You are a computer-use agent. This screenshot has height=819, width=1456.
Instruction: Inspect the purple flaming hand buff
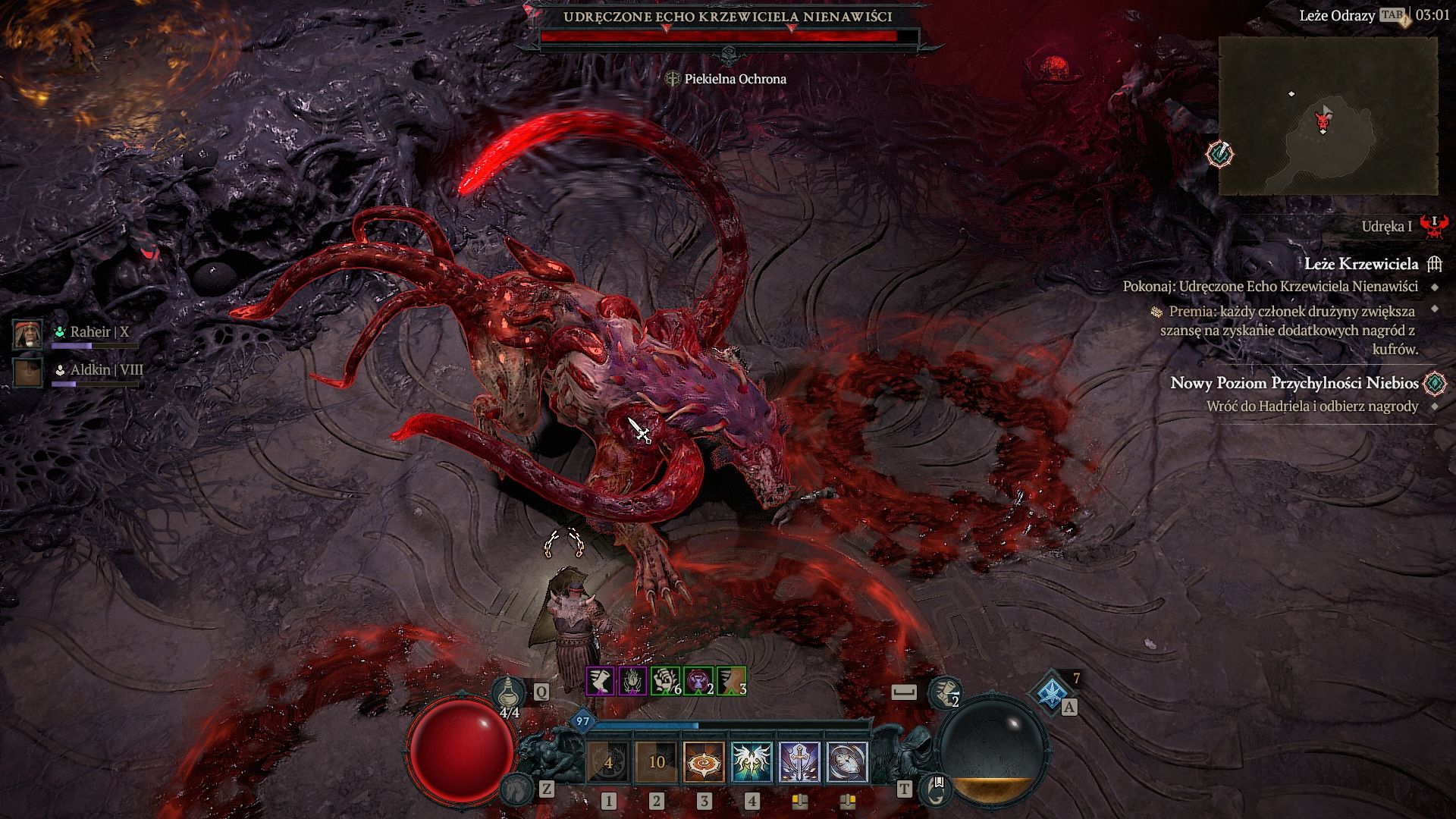point(632,681)
